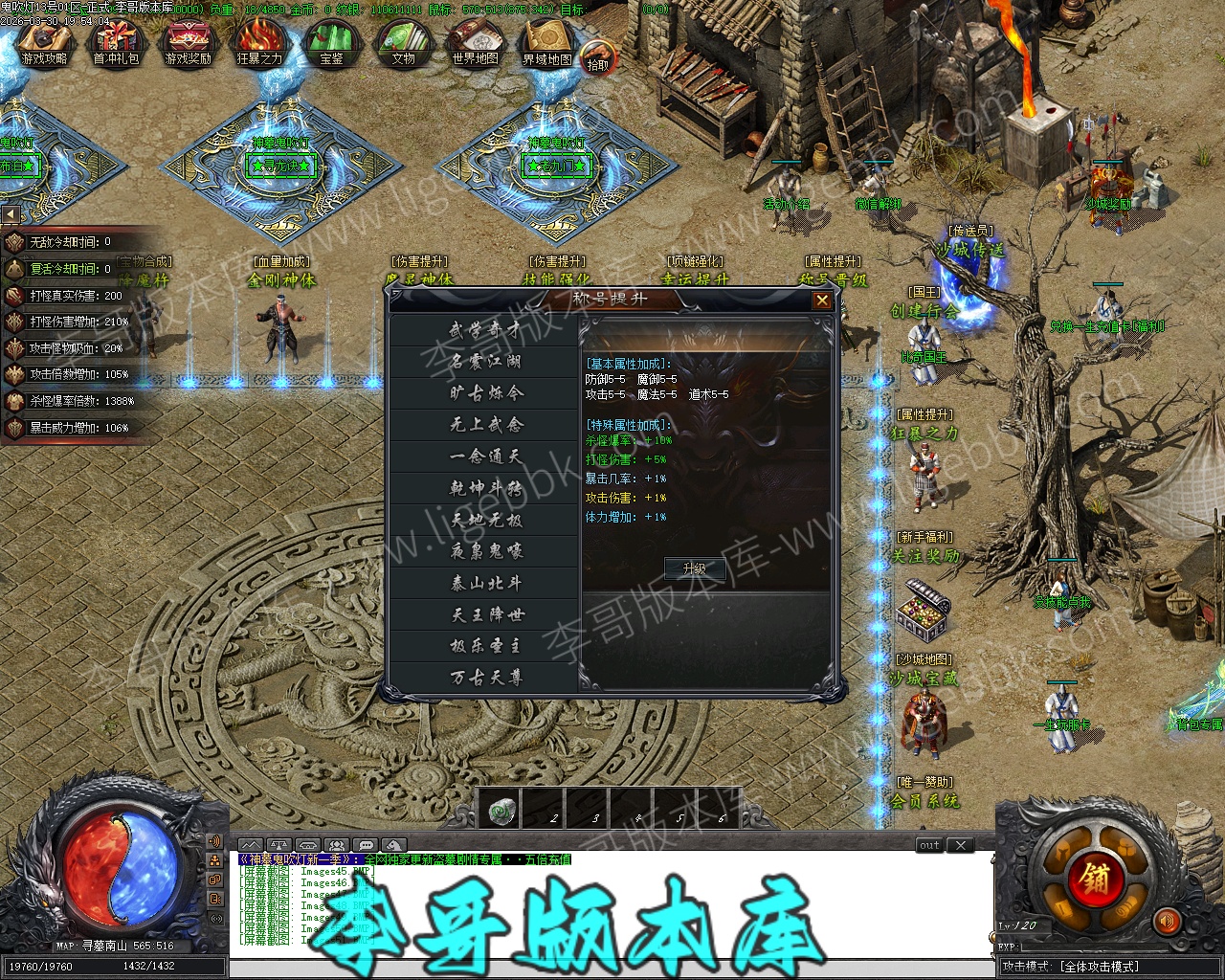Open the 游戏攻略 game guide icon

point(44,44)
